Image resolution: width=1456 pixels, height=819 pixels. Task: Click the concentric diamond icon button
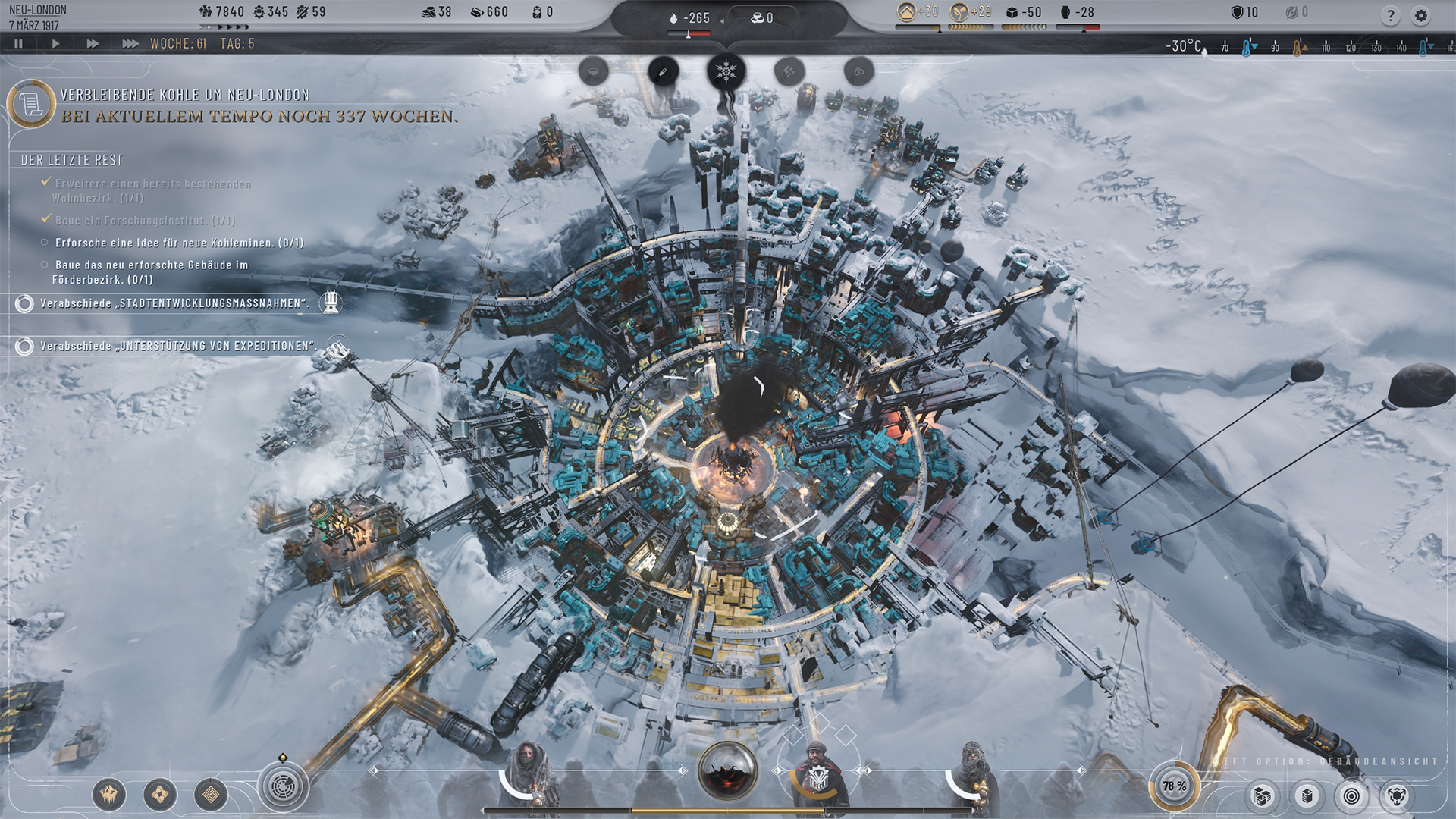coord(211,794)
